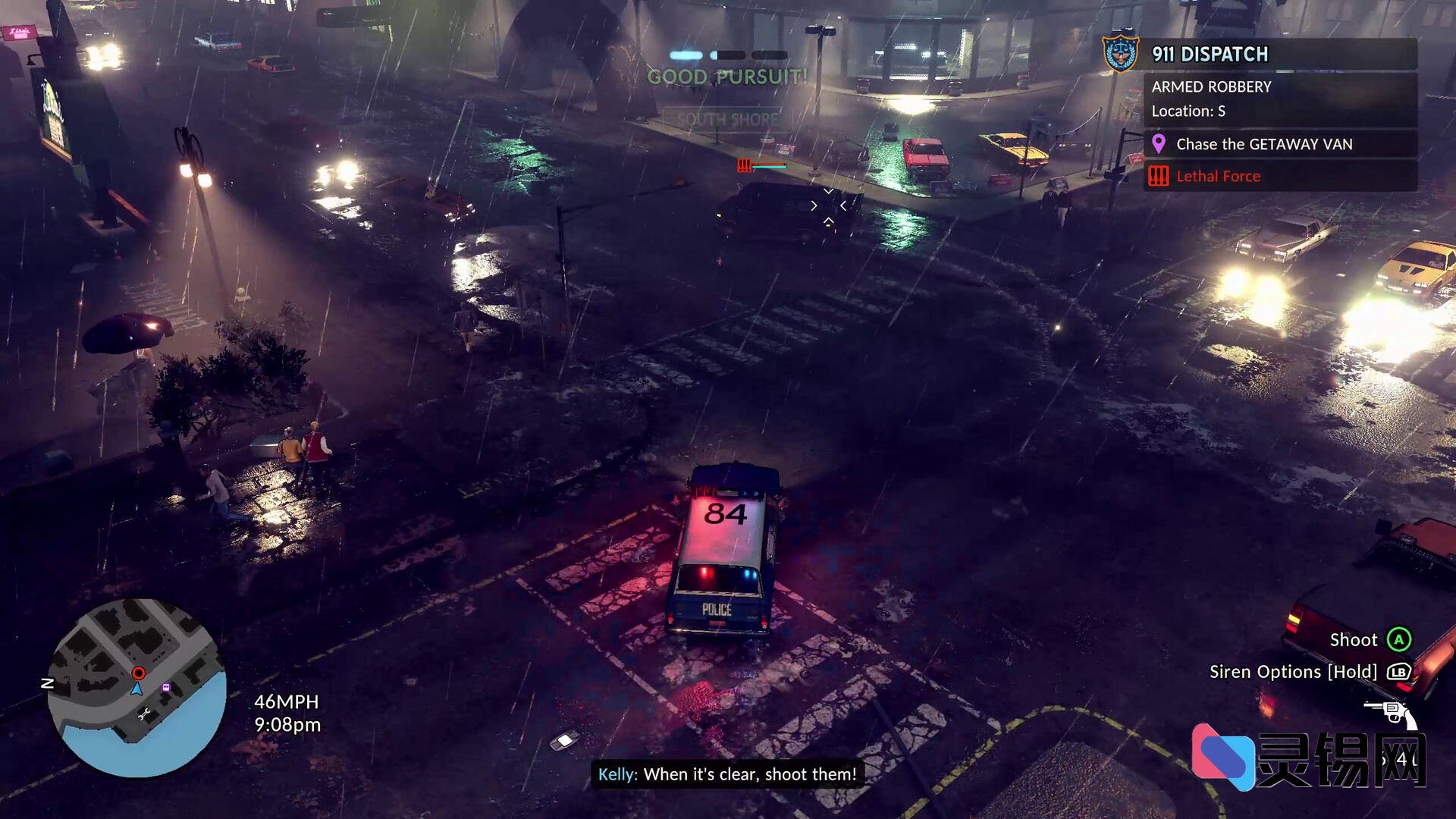Click the revolver weapon icon

(1390, 713)
